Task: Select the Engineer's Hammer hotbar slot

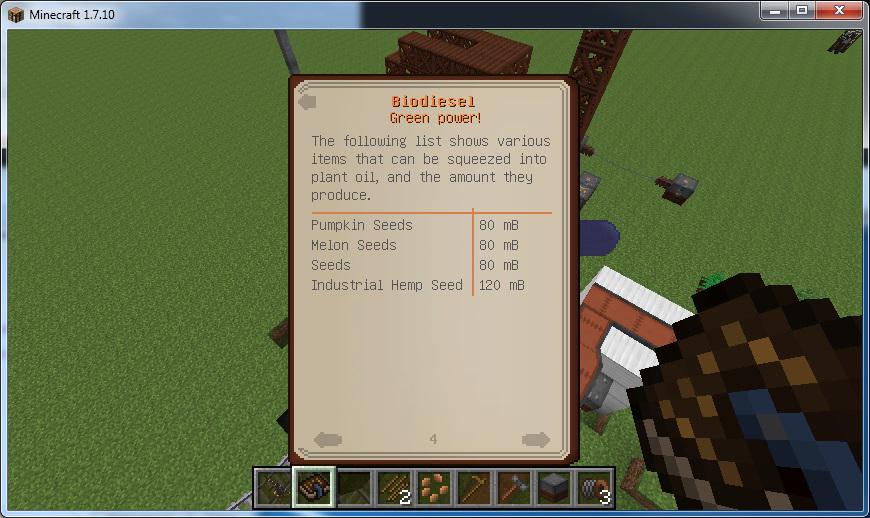Action: tap(513, 488)
